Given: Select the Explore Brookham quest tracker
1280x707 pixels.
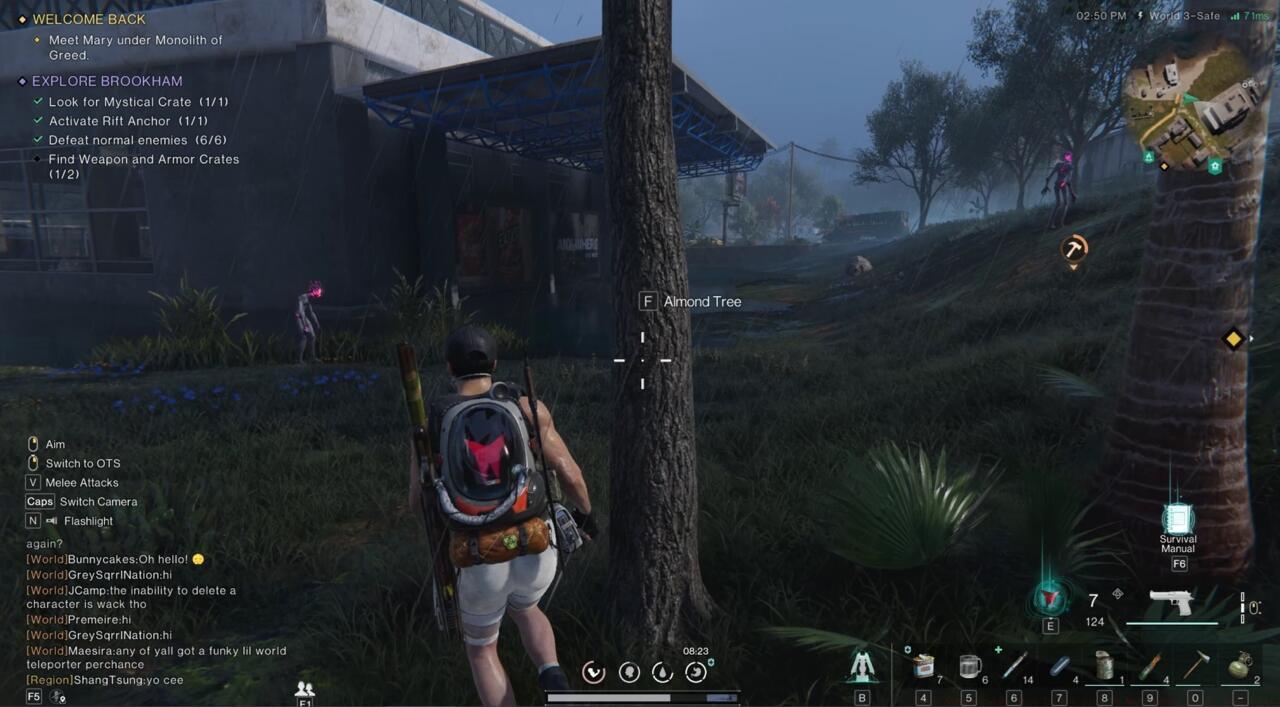Looking at the screenshot, I should point(106,81).
